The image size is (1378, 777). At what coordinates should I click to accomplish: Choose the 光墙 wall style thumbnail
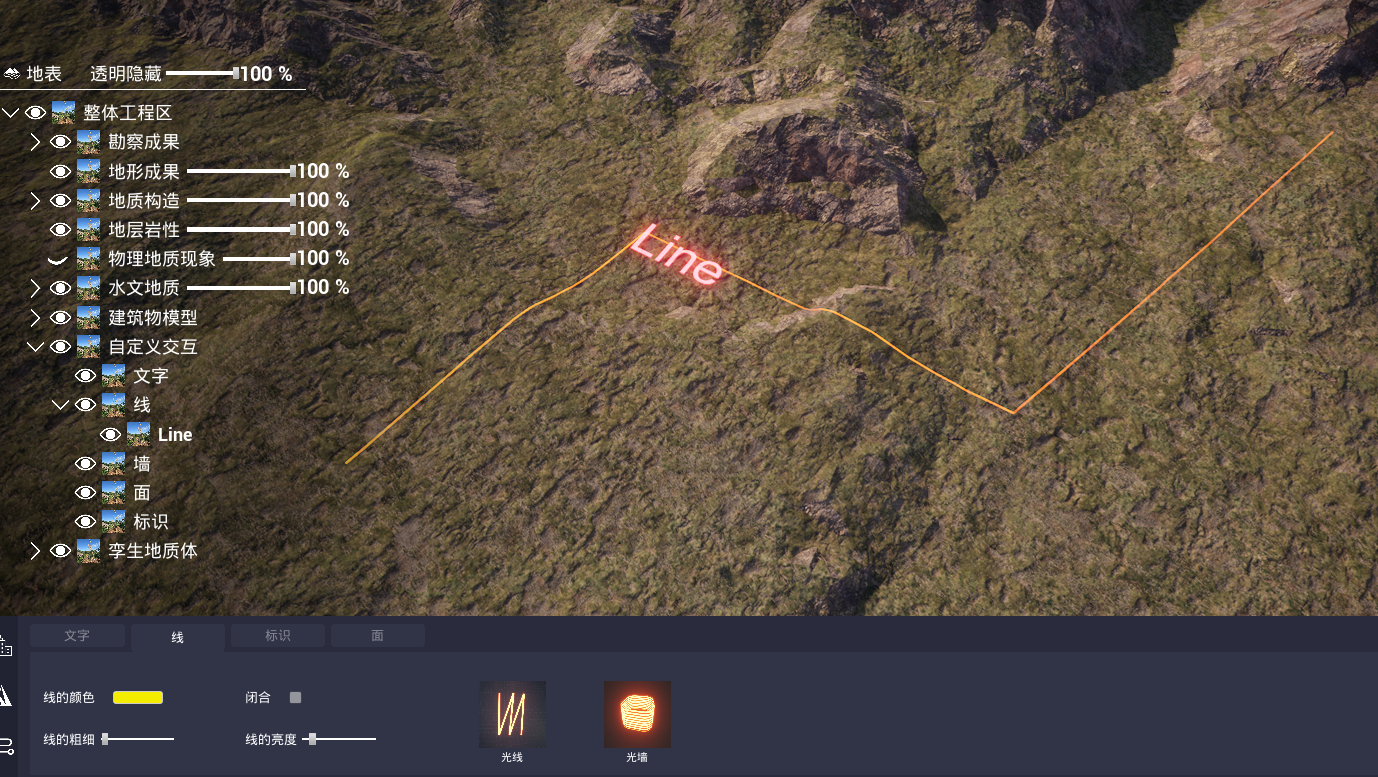pos(637,714)
